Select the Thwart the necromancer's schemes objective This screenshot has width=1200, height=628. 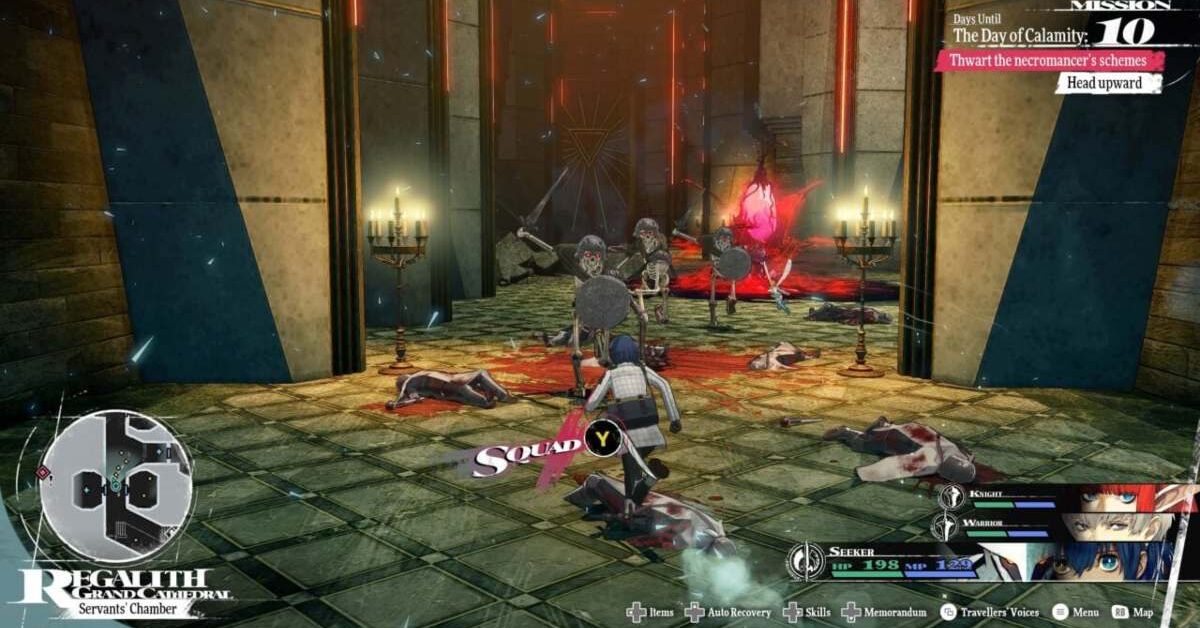point(1049,61)
